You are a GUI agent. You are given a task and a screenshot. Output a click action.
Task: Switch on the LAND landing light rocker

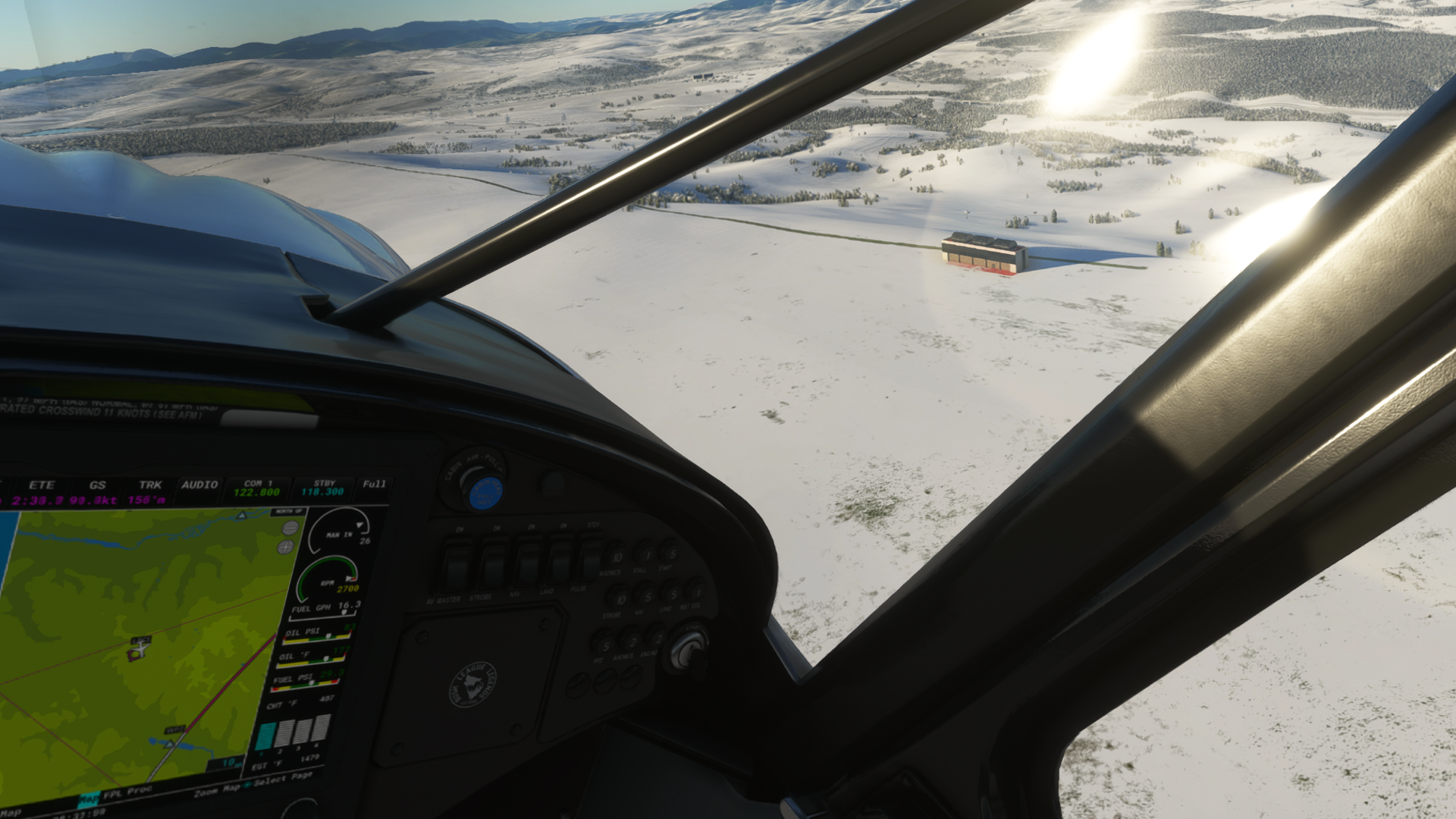click(560, 562)
